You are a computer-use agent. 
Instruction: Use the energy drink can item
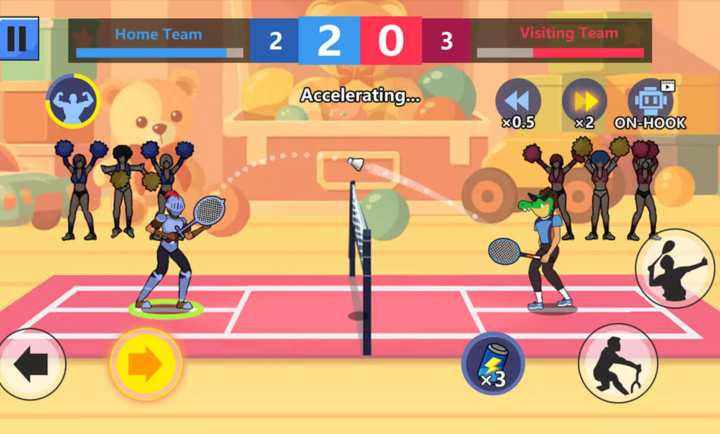pos(493,363)
